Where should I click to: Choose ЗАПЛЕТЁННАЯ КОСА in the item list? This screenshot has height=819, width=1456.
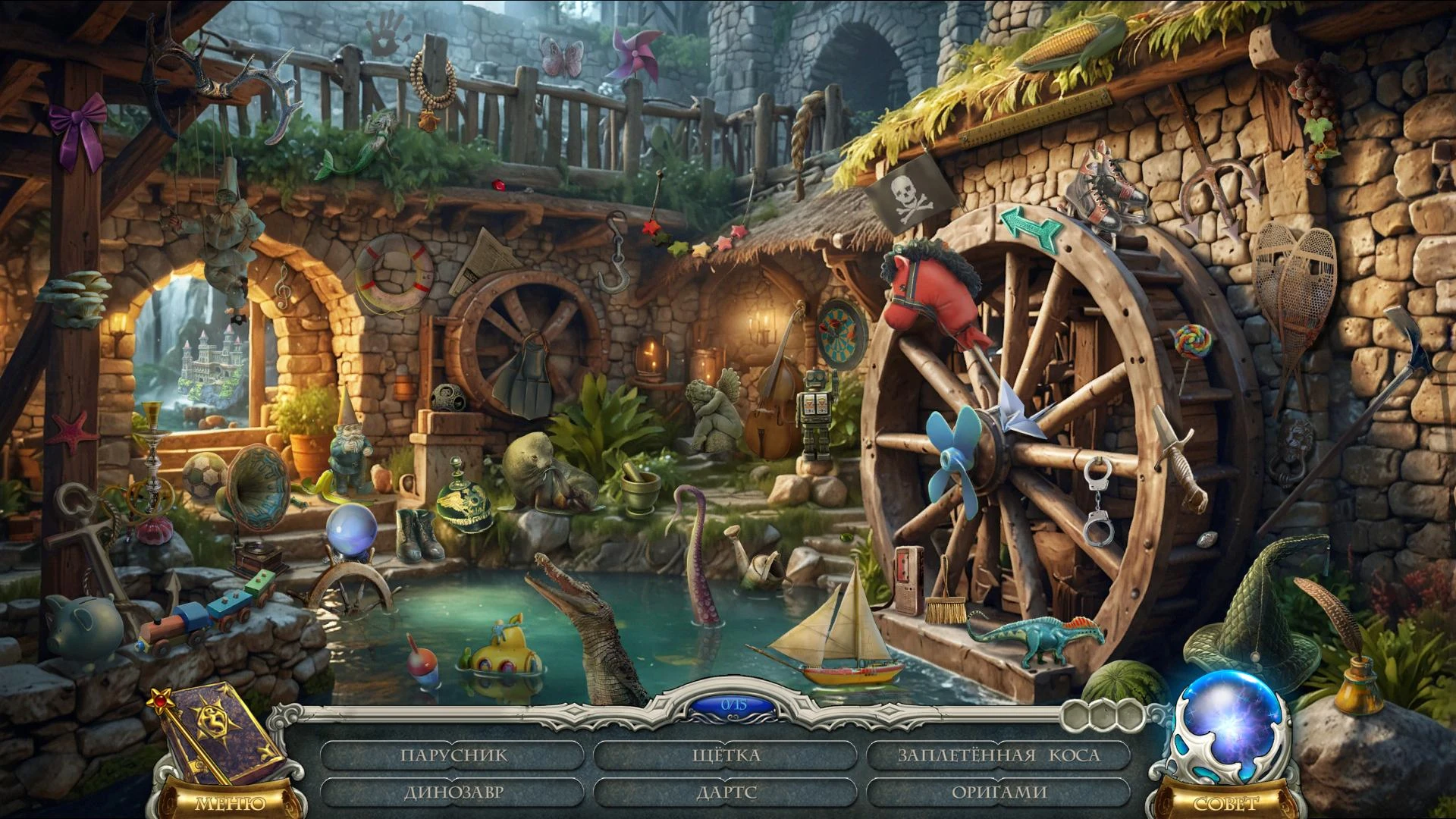[998, 755]
